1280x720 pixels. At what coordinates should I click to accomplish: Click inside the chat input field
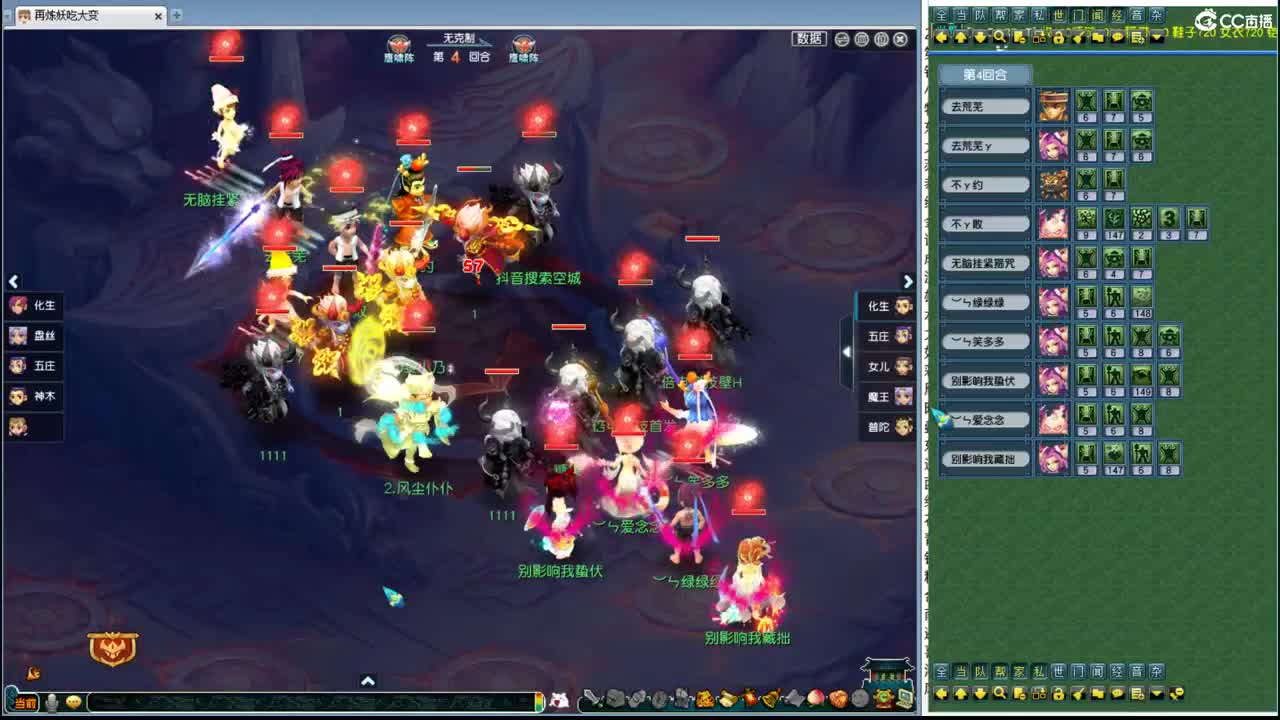click(x=300, y=702)
